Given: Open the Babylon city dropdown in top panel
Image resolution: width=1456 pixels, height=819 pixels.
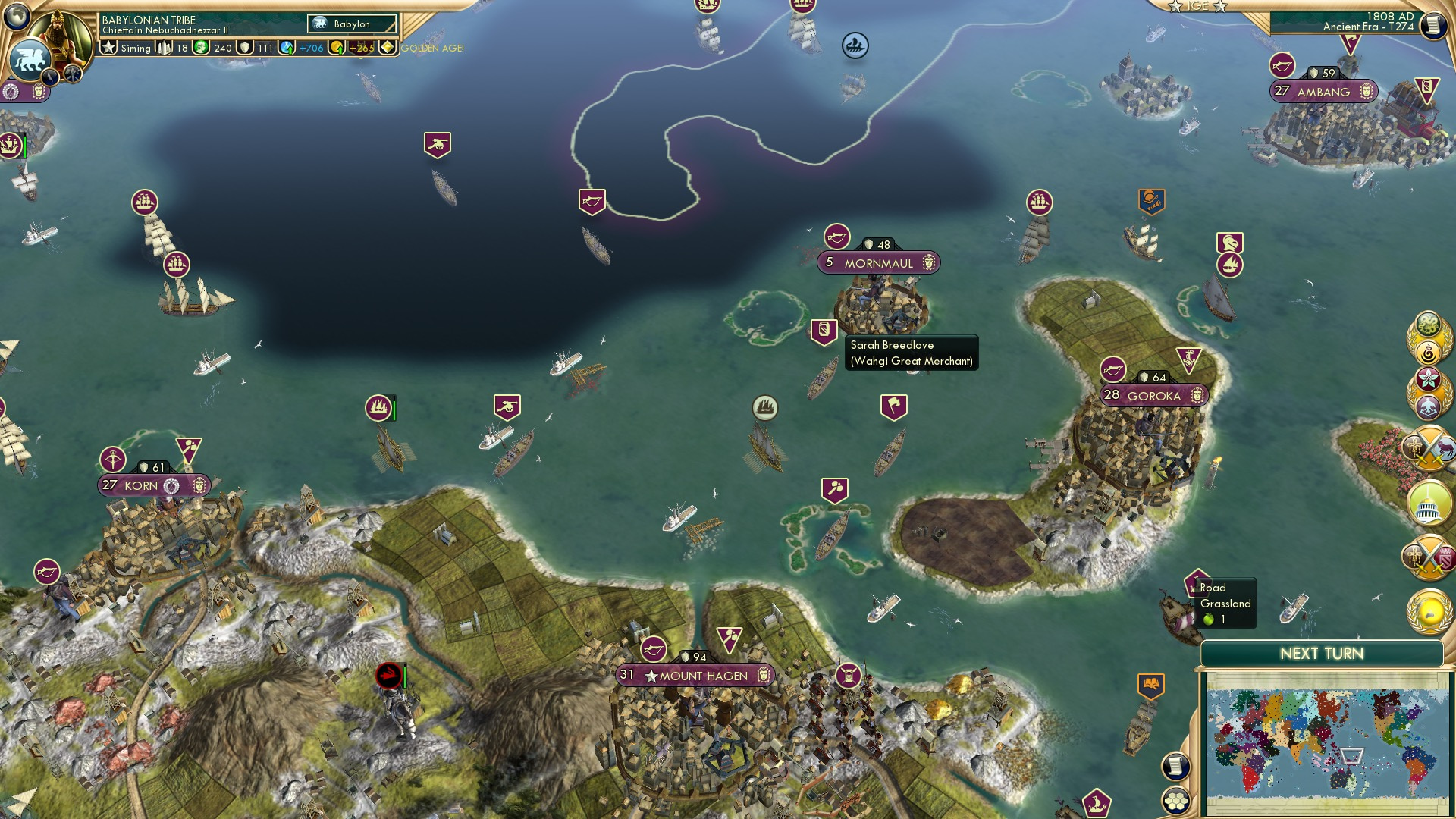Looking at the screenshot, I should click(x=350, y=24).
